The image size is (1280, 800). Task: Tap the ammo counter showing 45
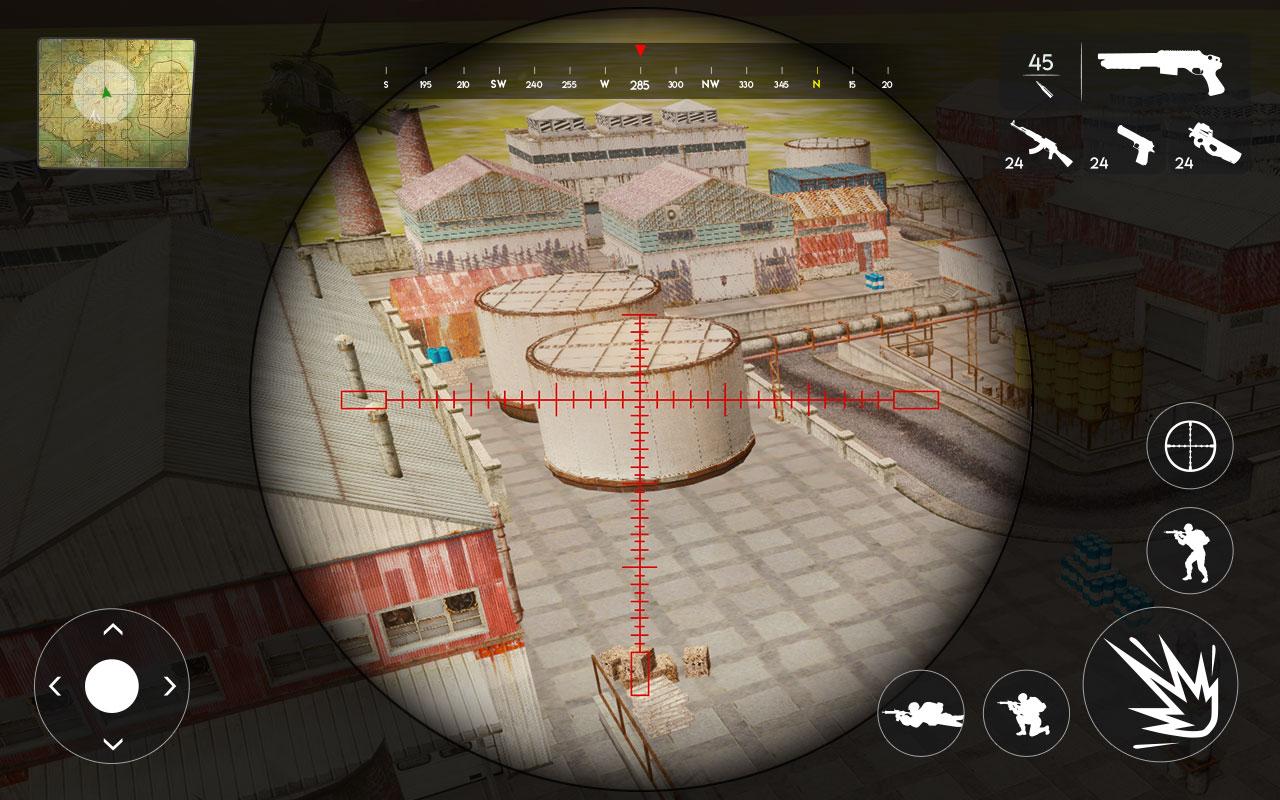[x=1040, y=62]
